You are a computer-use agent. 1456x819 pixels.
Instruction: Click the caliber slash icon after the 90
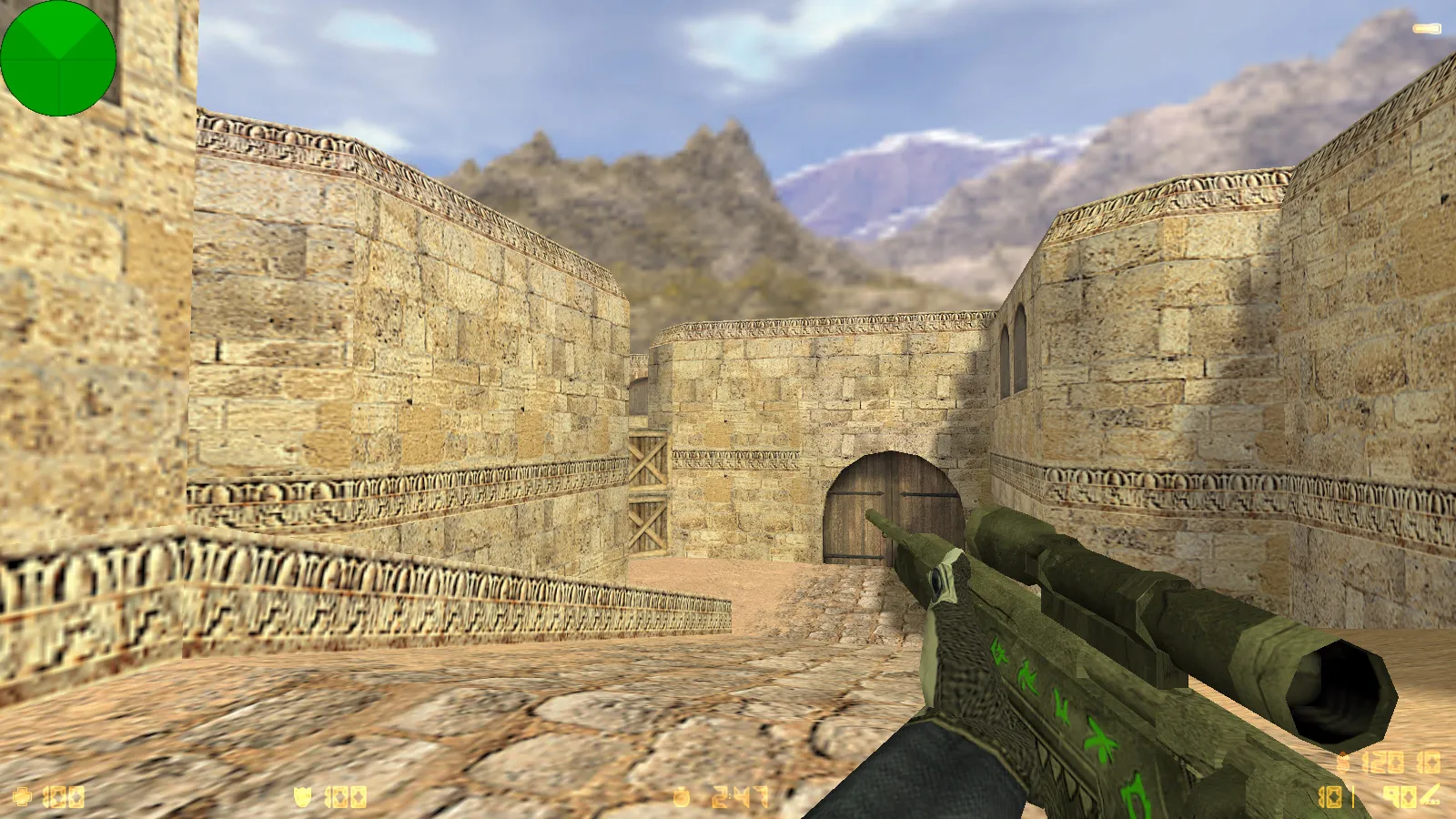1429,794
